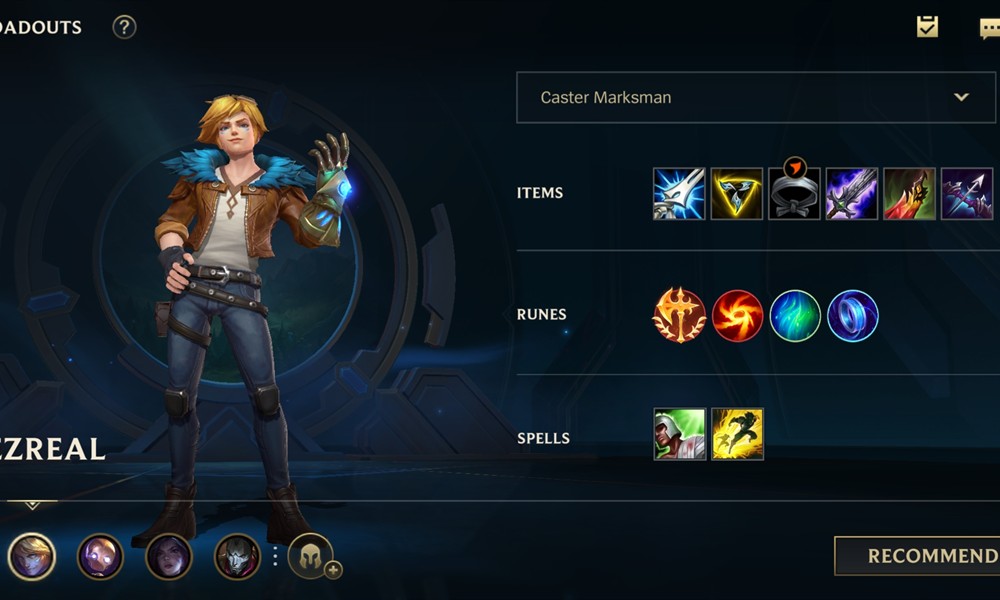The image size is (1000, 600).
Task: Open the Caster Marksman loadout dropdown
Action: click(x=743, y=97)
